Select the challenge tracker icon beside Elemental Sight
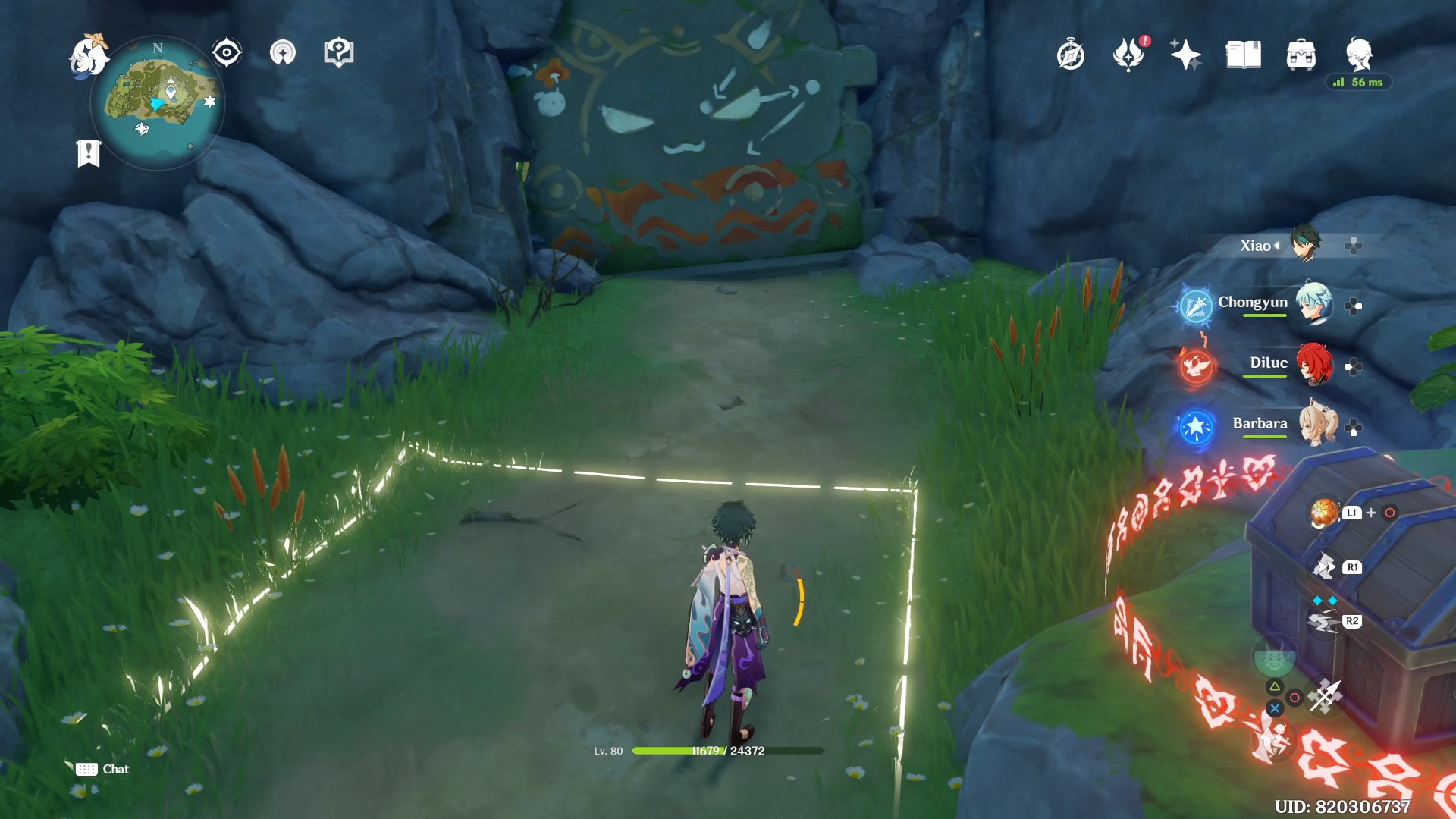Screen dimensions: 1456x819 (283, 54)
